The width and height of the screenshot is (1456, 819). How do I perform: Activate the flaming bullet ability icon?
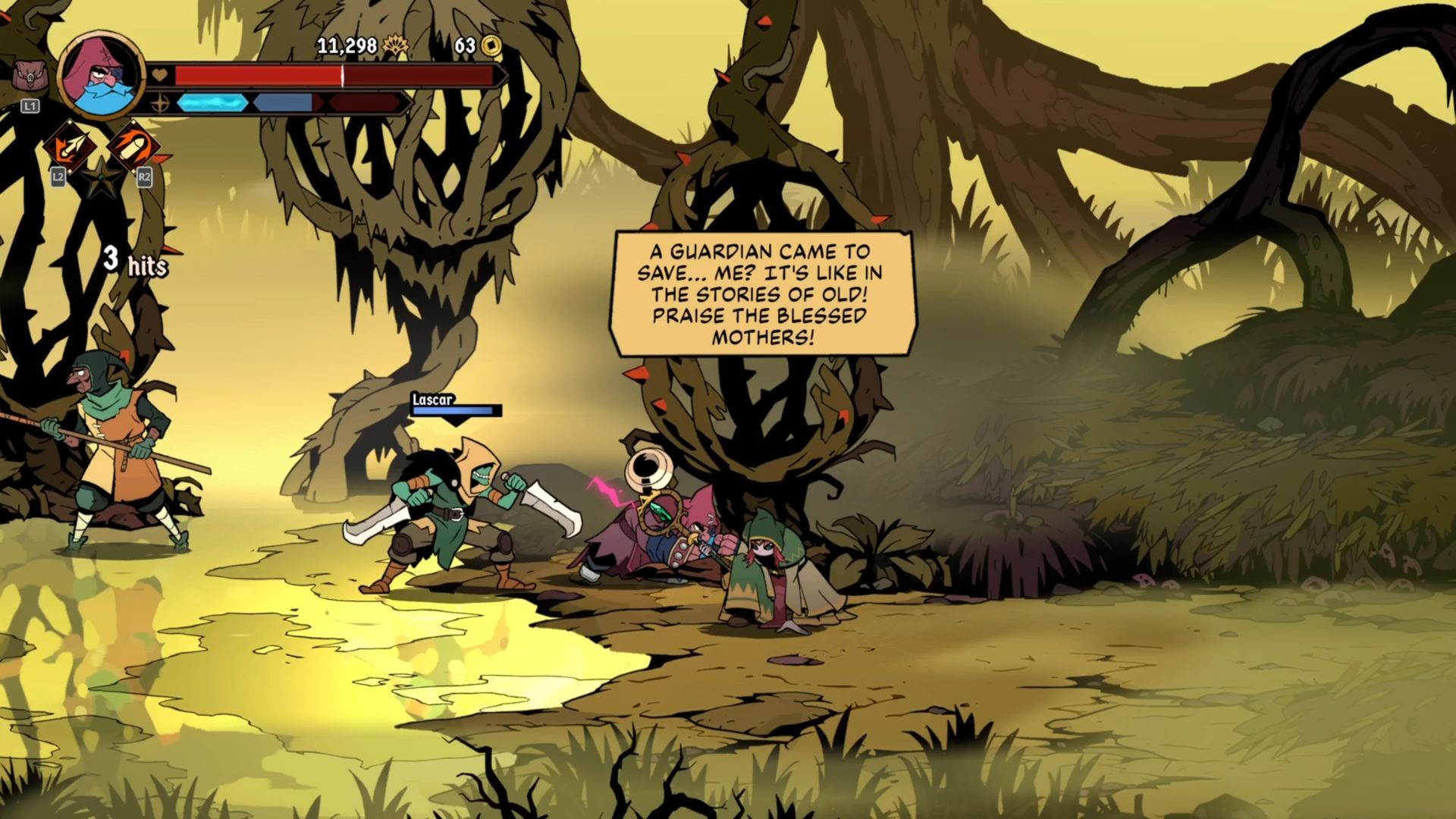[133, 146]
